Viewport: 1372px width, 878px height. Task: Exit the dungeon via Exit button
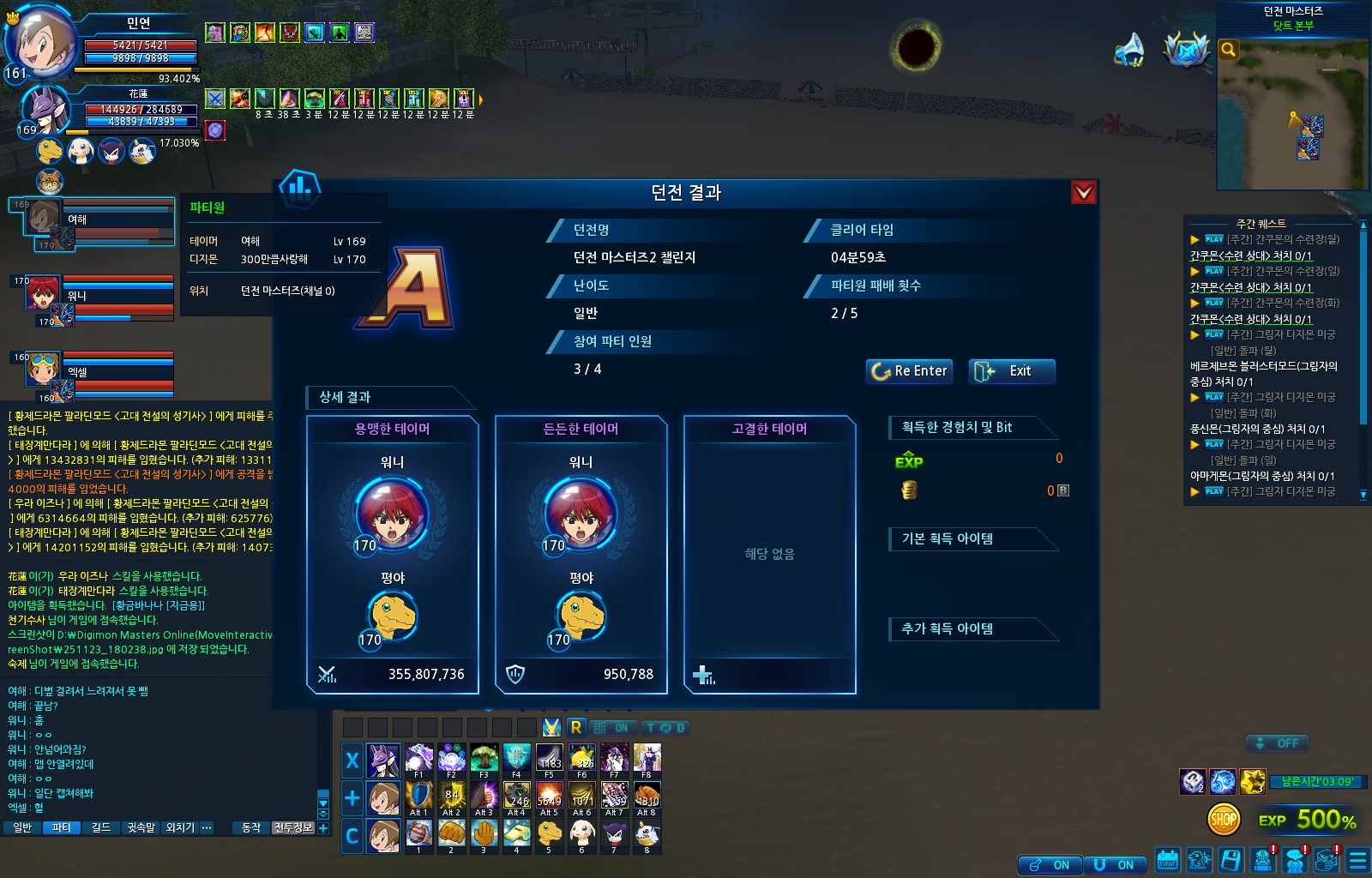click(1011, 371)
